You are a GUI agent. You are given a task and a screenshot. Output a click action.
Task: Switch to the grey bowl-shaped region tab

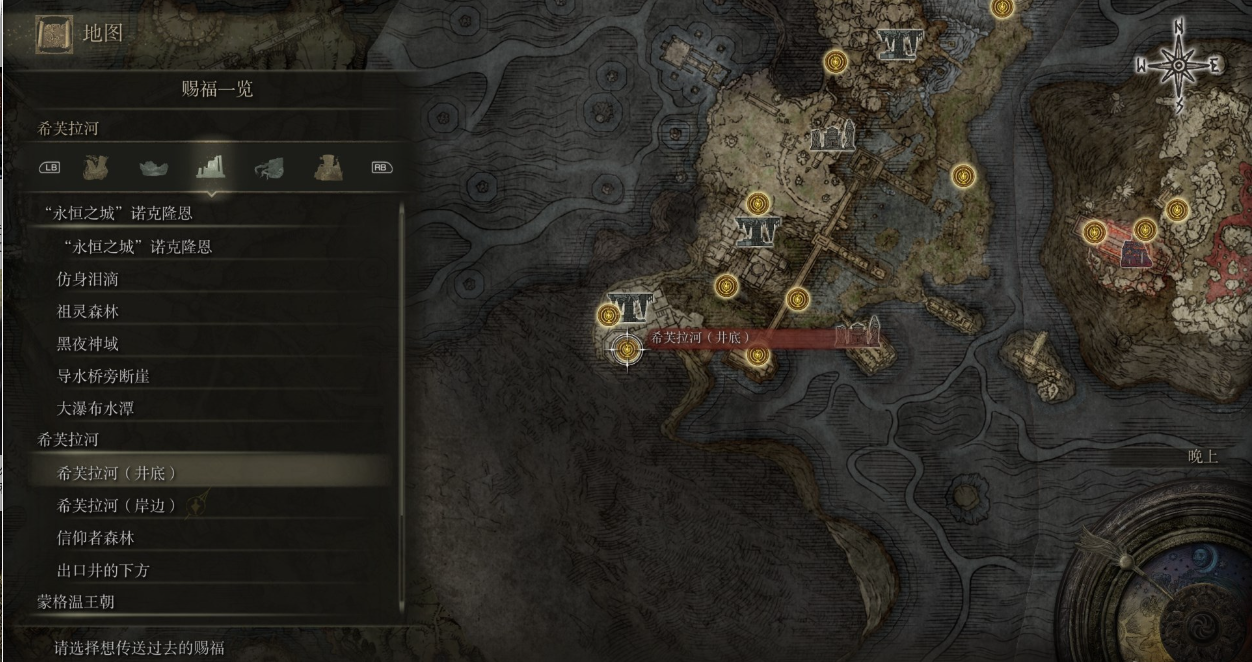click(153, 167)
